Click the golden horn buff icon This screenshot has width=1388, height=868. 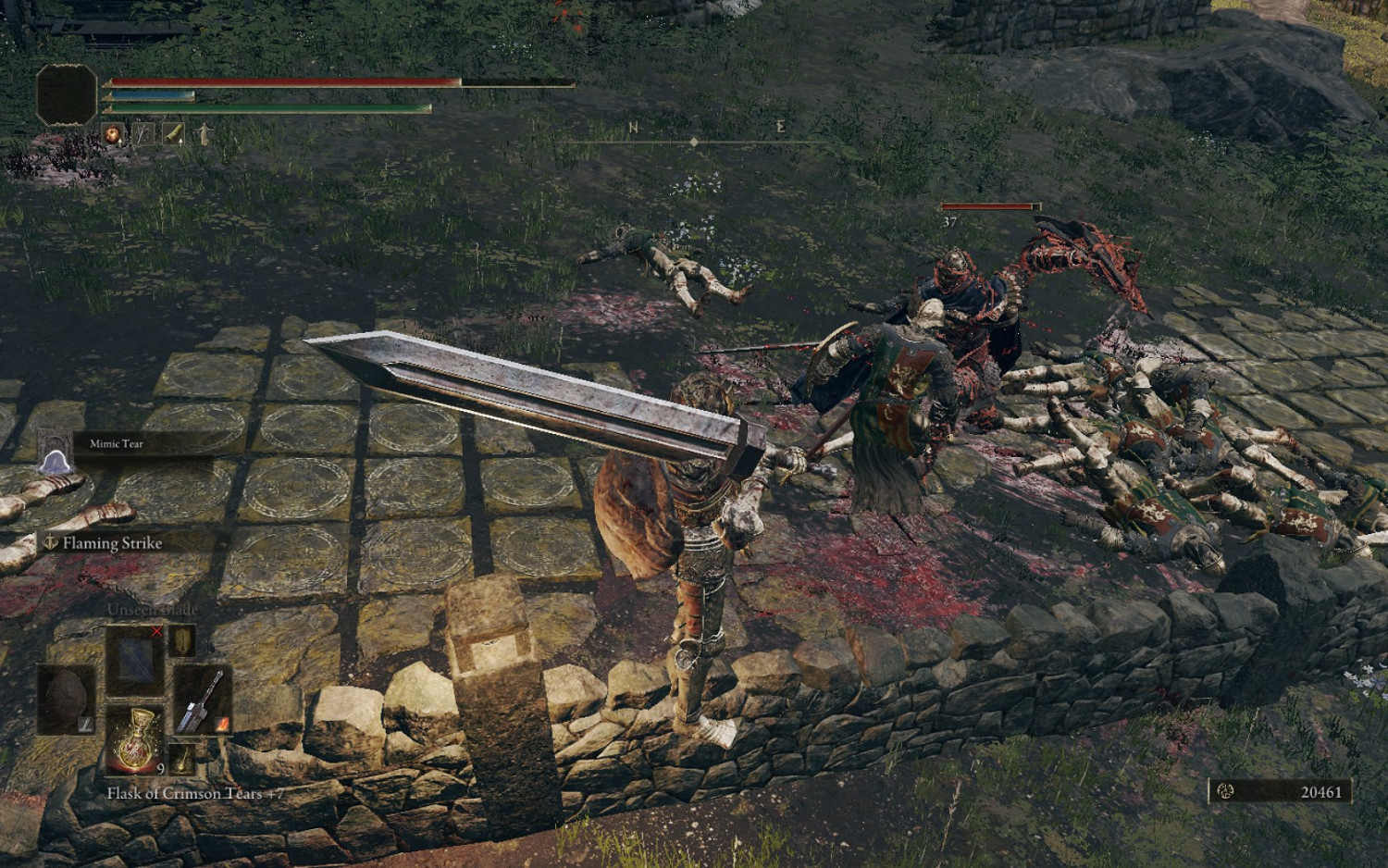point(174,134)
